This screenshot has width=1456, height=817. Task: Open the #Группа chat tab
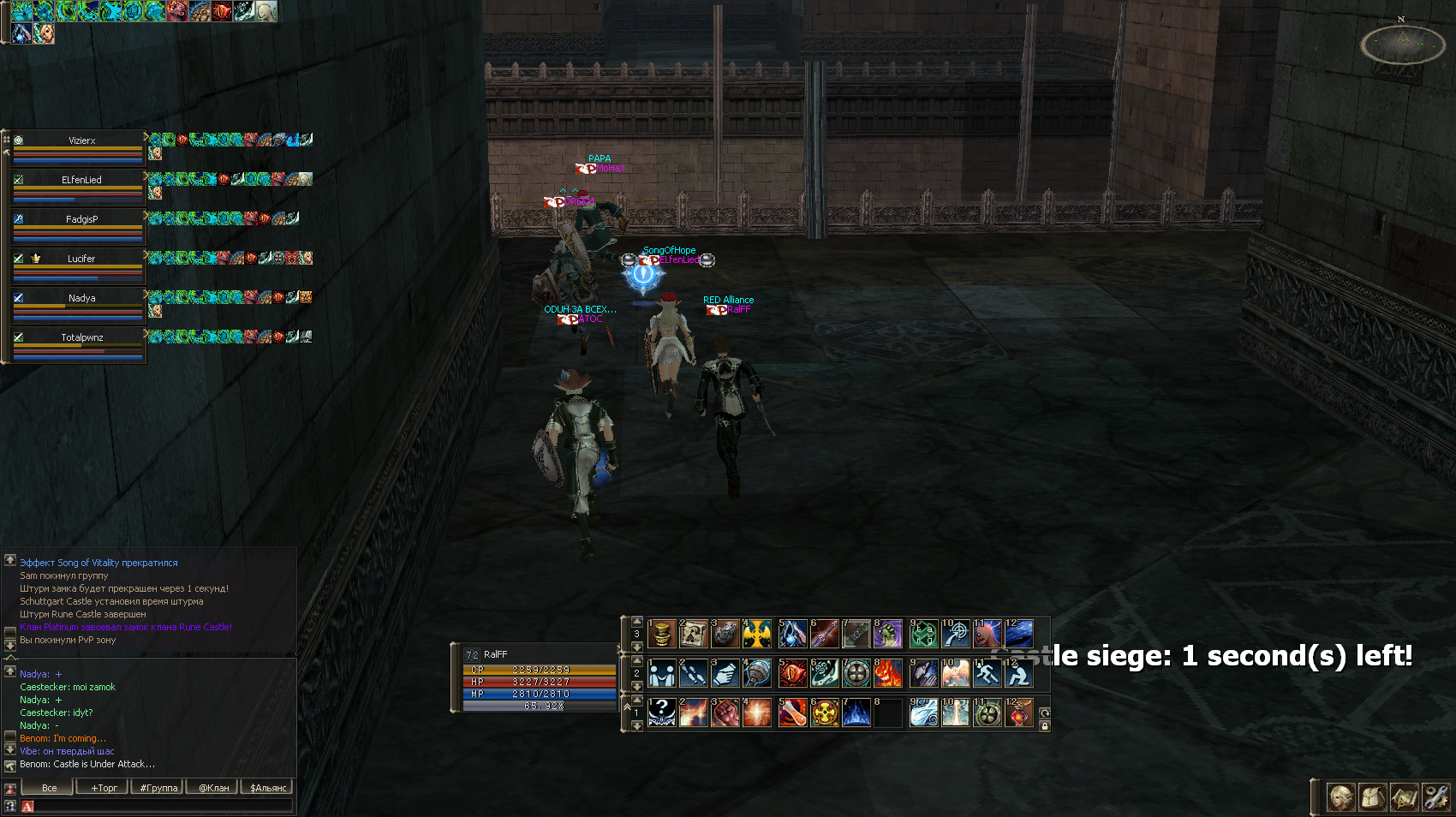click(x=158, y=788)
